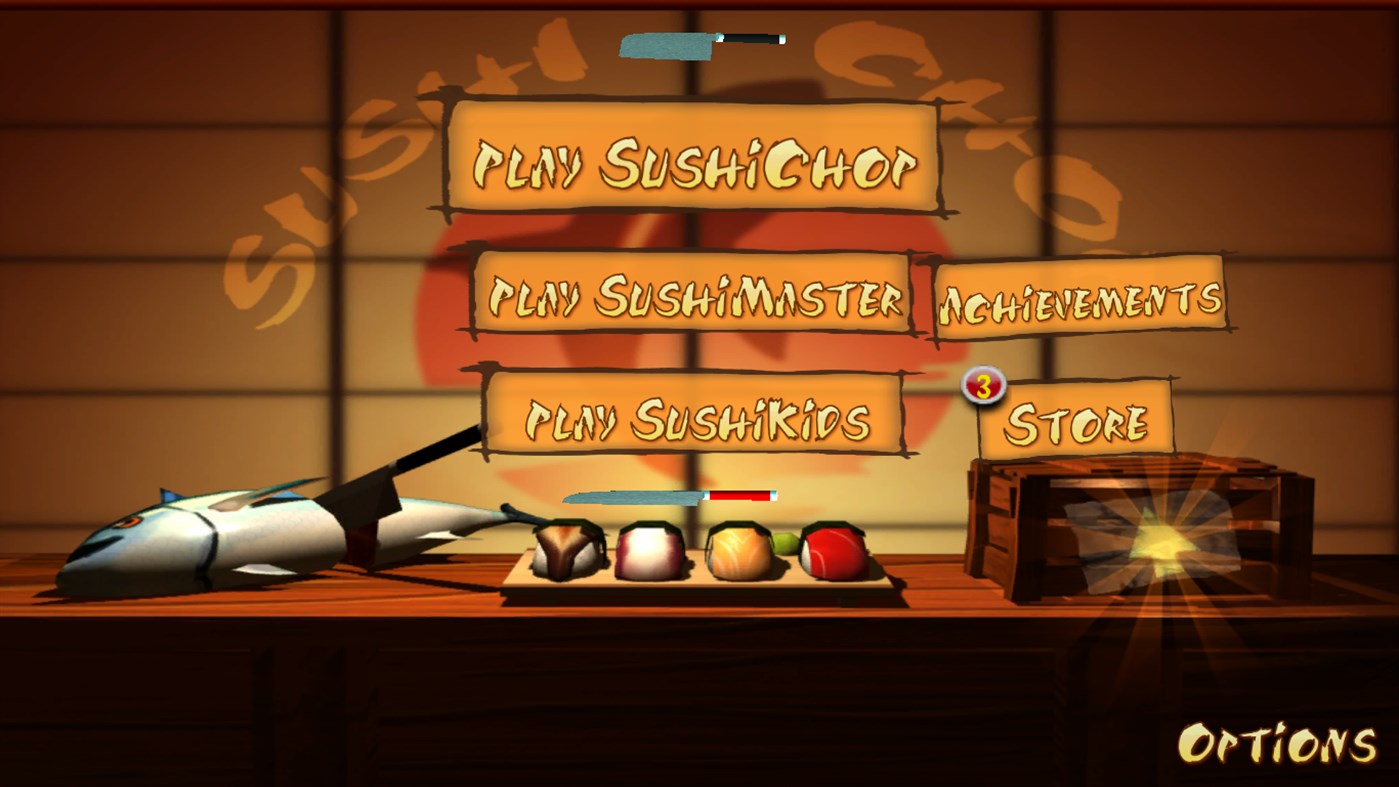Open Play SushiKids mode

[x=693, y=420]
